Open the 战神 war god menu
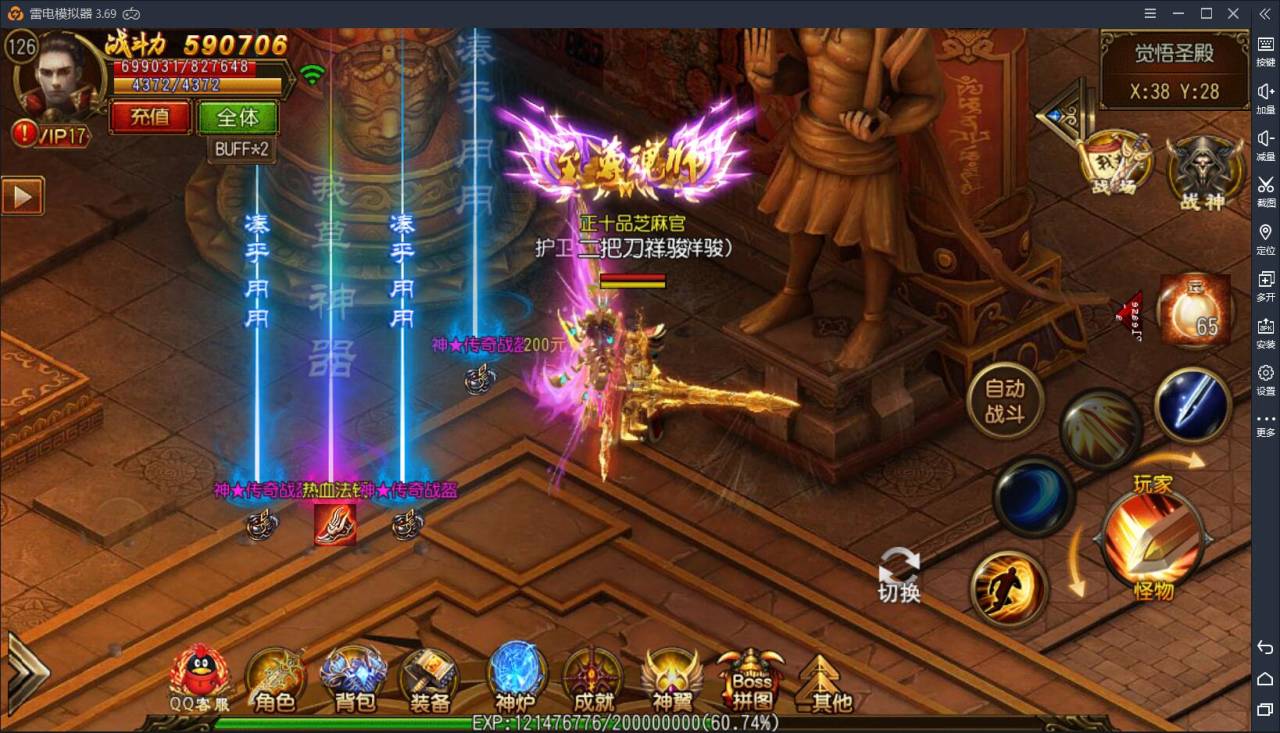The height and width of the screenshot is (733, 1280). tap(1201, 170)
